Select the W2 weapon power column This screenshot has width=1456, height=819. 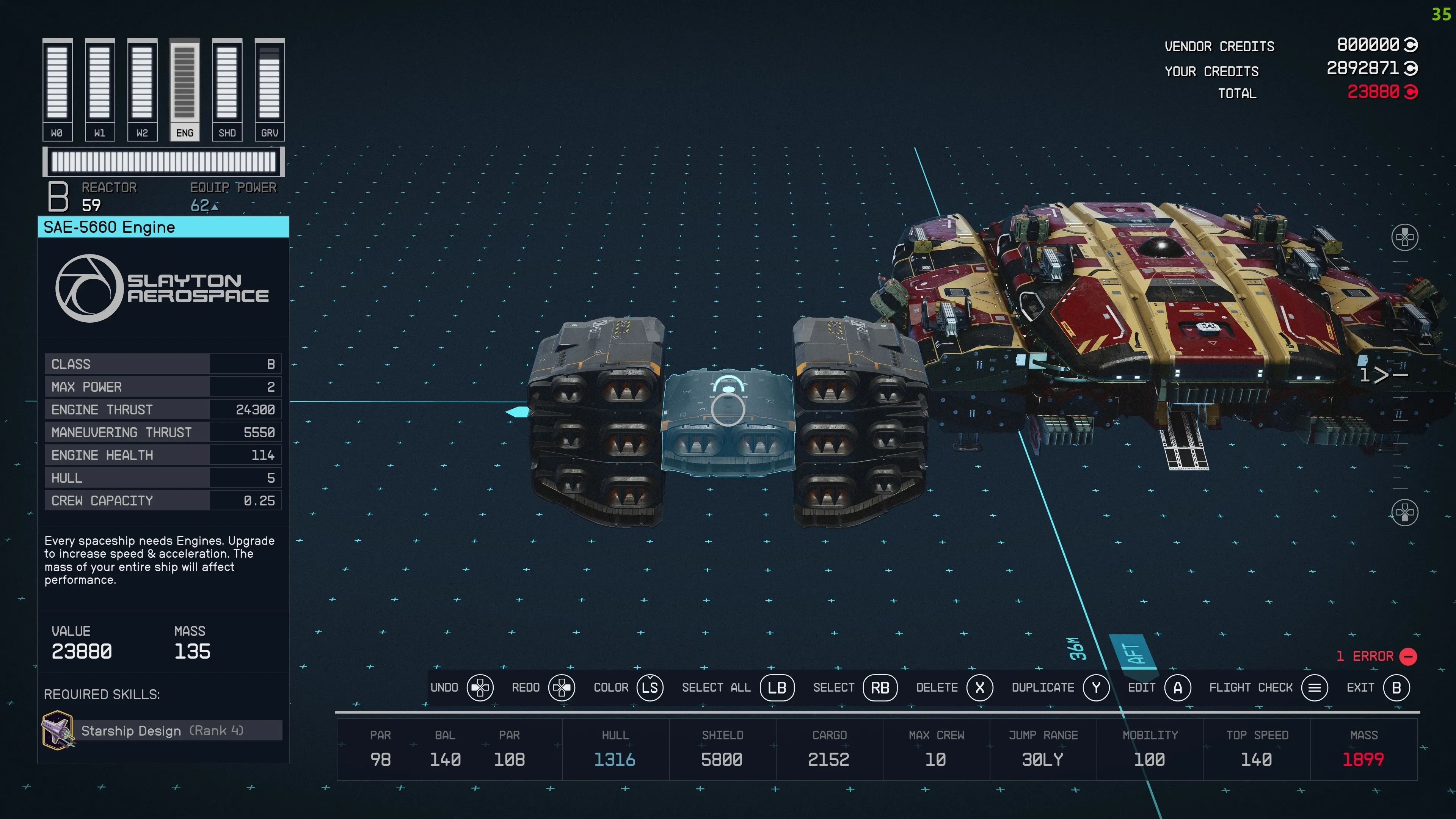142,89
